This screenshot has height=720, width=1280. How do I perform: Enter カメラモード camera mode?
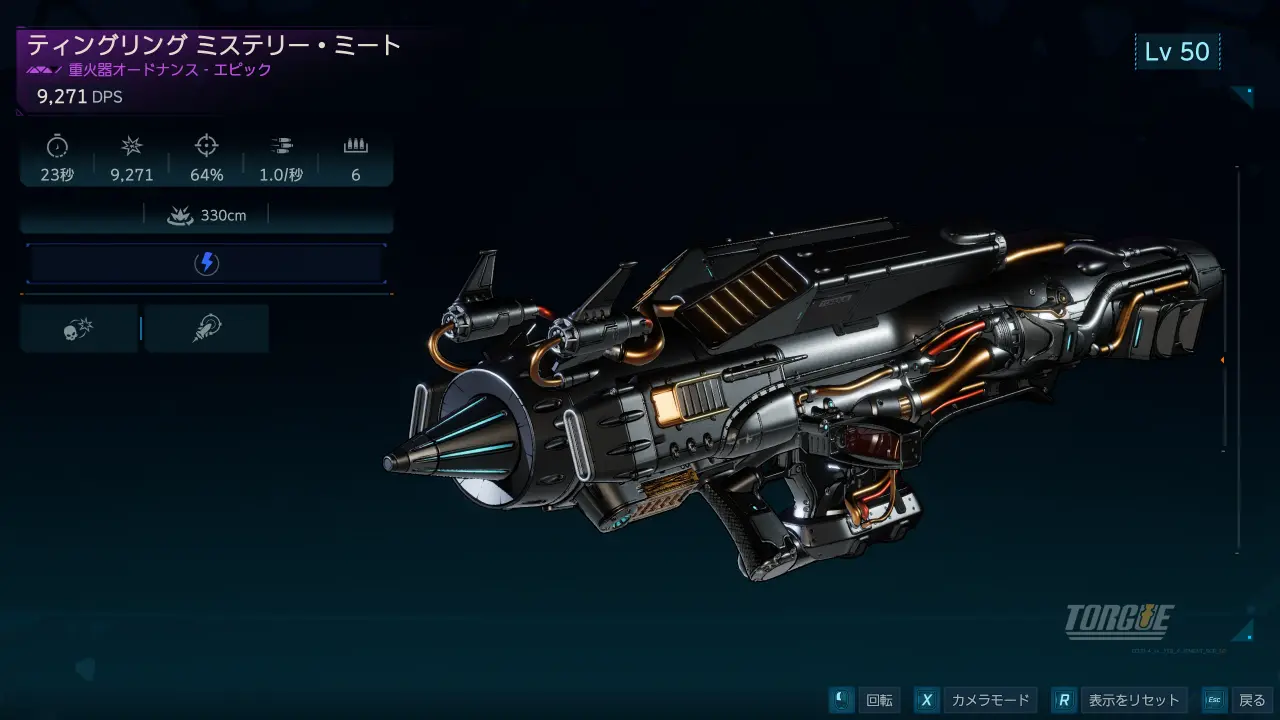pyautogui.click(x=989, y=700)
